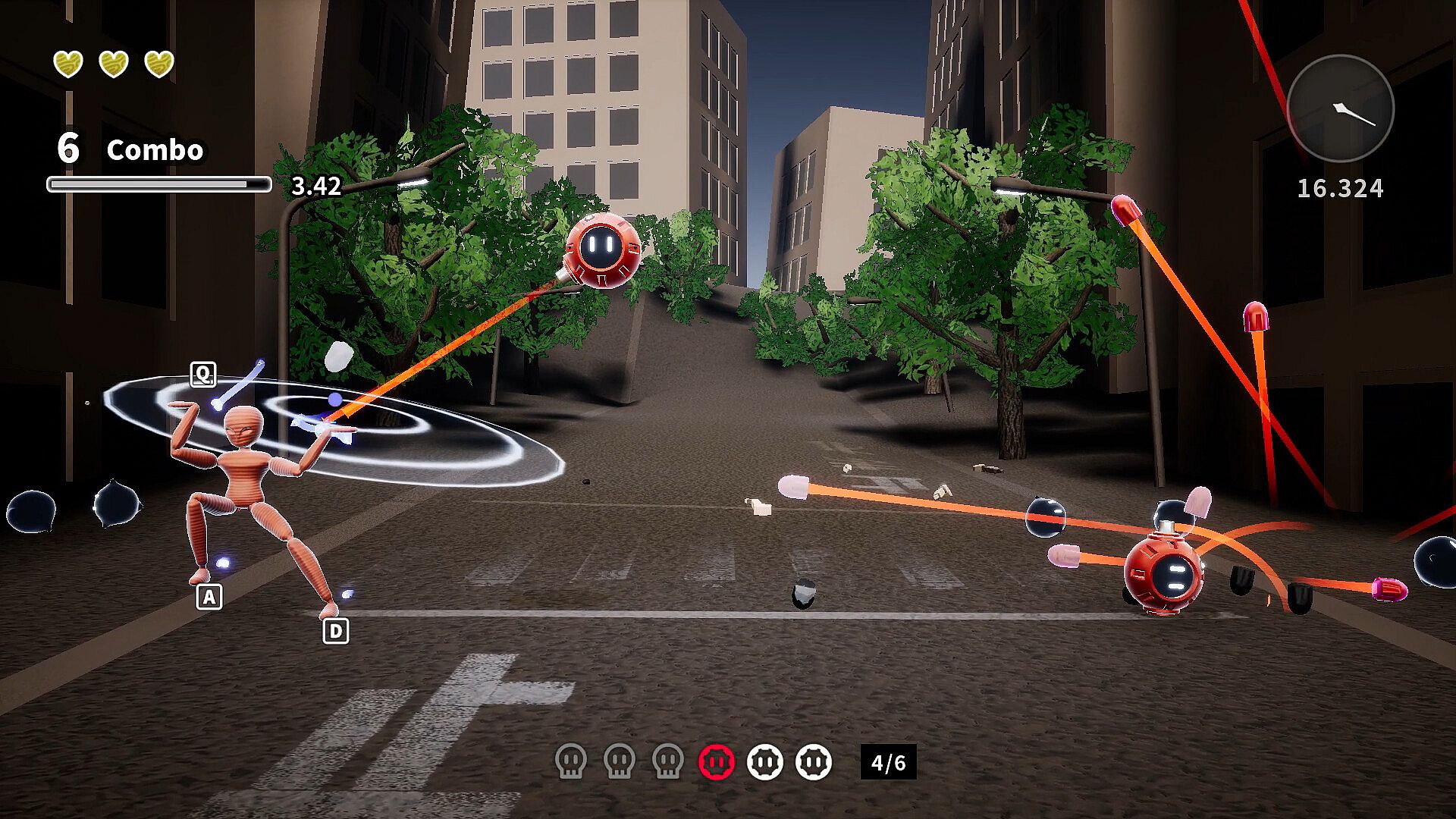Select the red enemy icon in wave tracker
The image size is (1456, 819).
717,761
